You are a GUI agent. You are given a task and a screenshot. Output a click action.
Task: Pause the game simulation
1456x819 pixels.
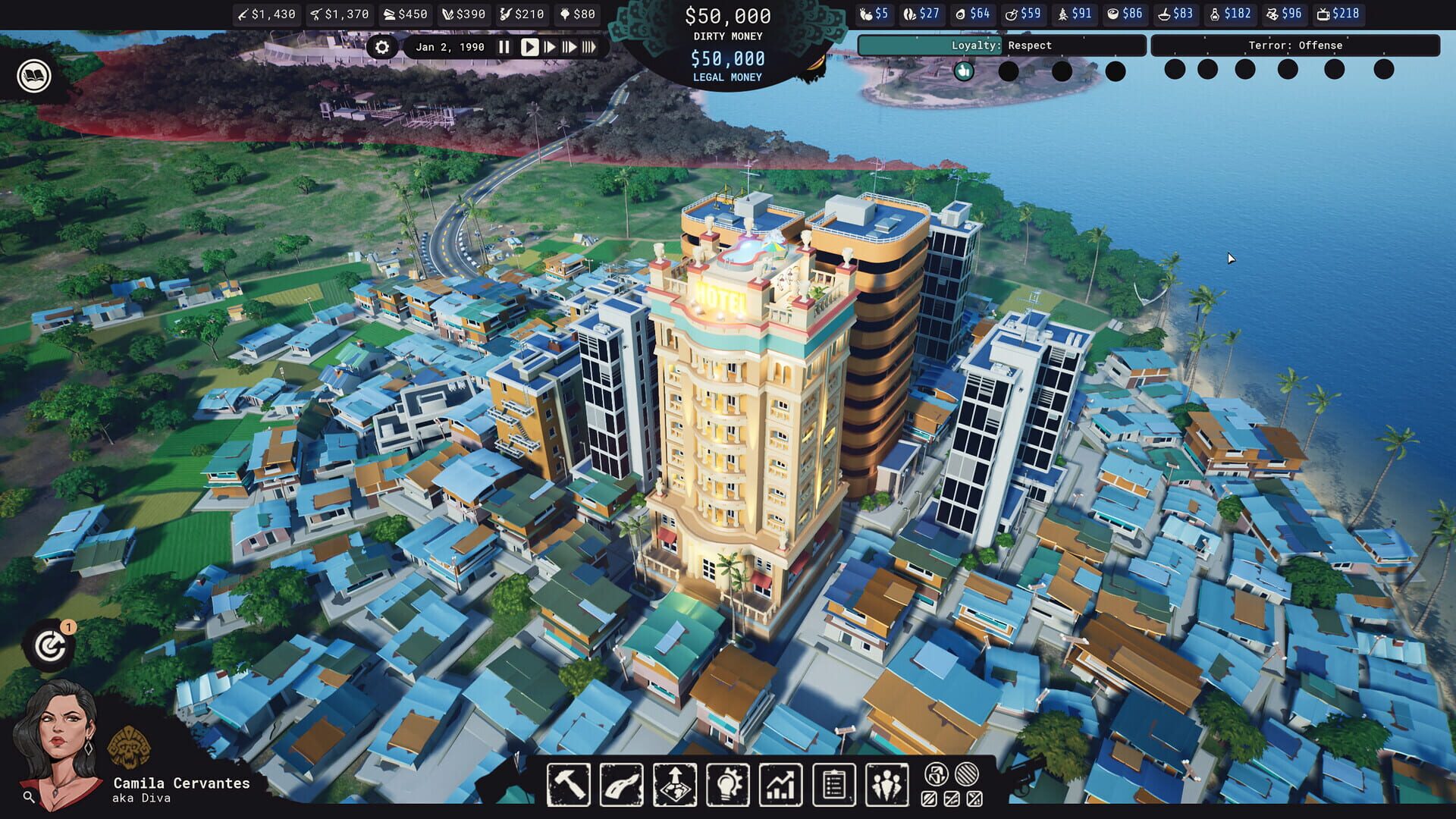tap(504, 47)
